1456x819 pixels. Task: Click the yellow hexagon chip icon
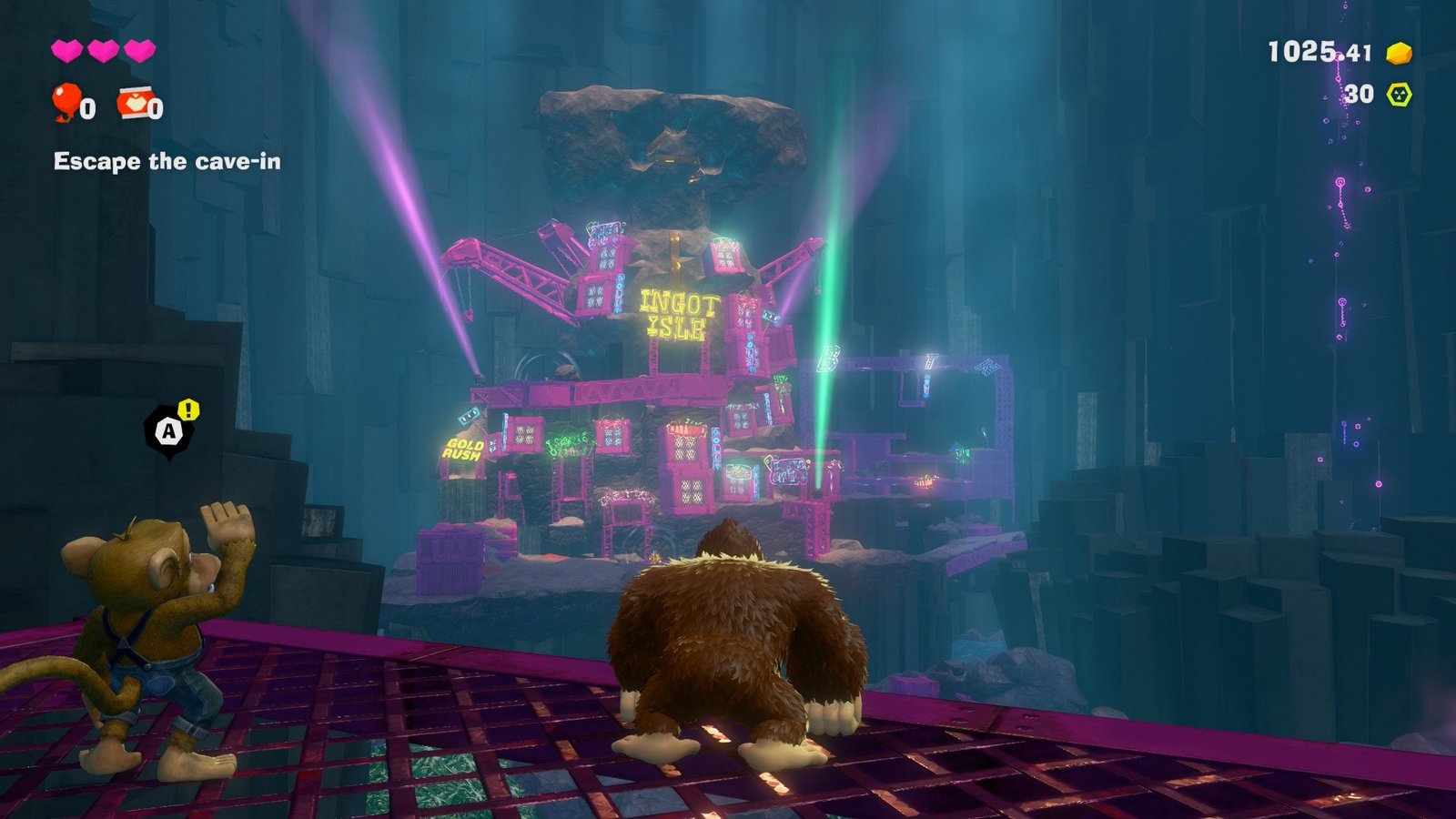(1399, 94)
